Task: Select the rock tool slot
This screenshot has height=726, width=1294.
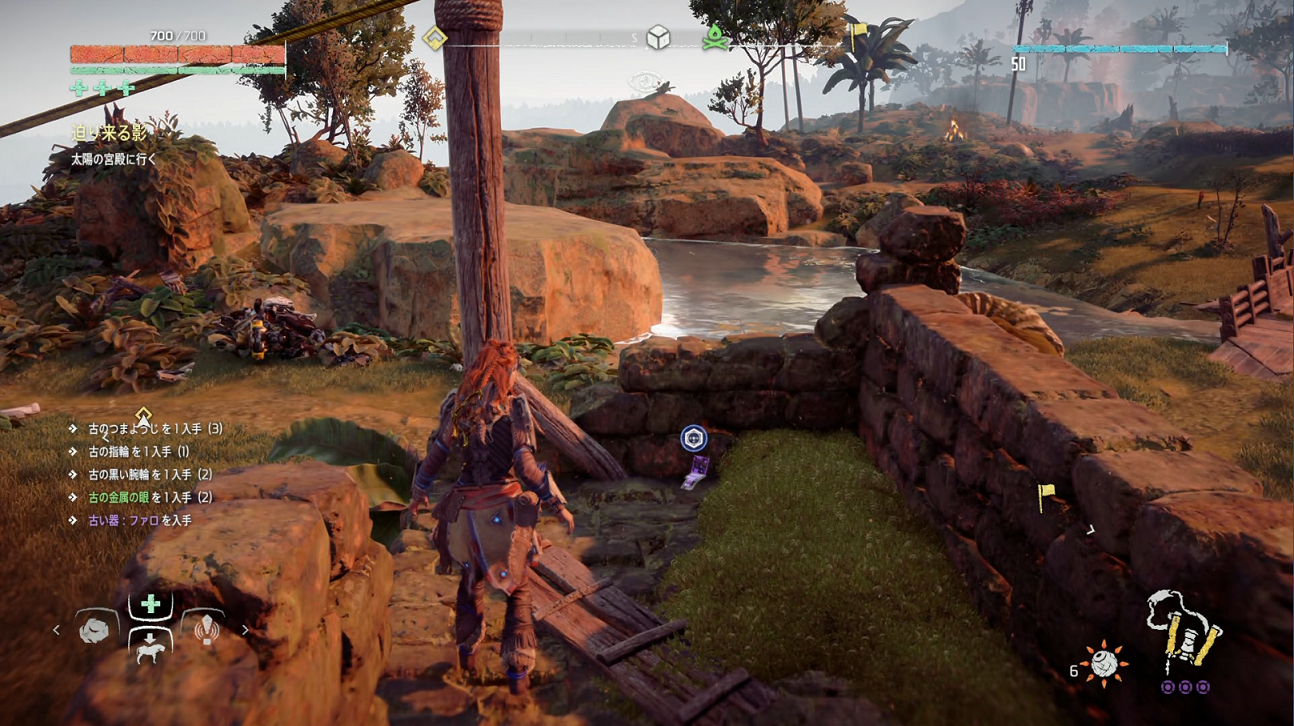Action: coord(97,629)
